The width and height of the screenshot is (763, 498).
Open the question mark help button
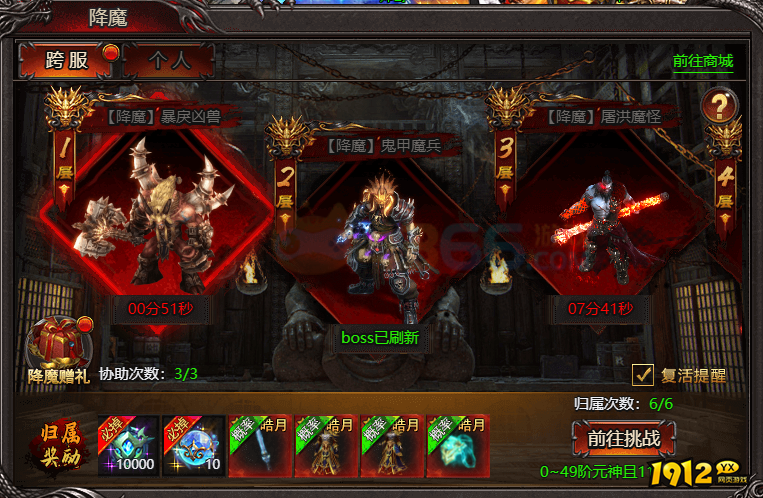[718, 104]
